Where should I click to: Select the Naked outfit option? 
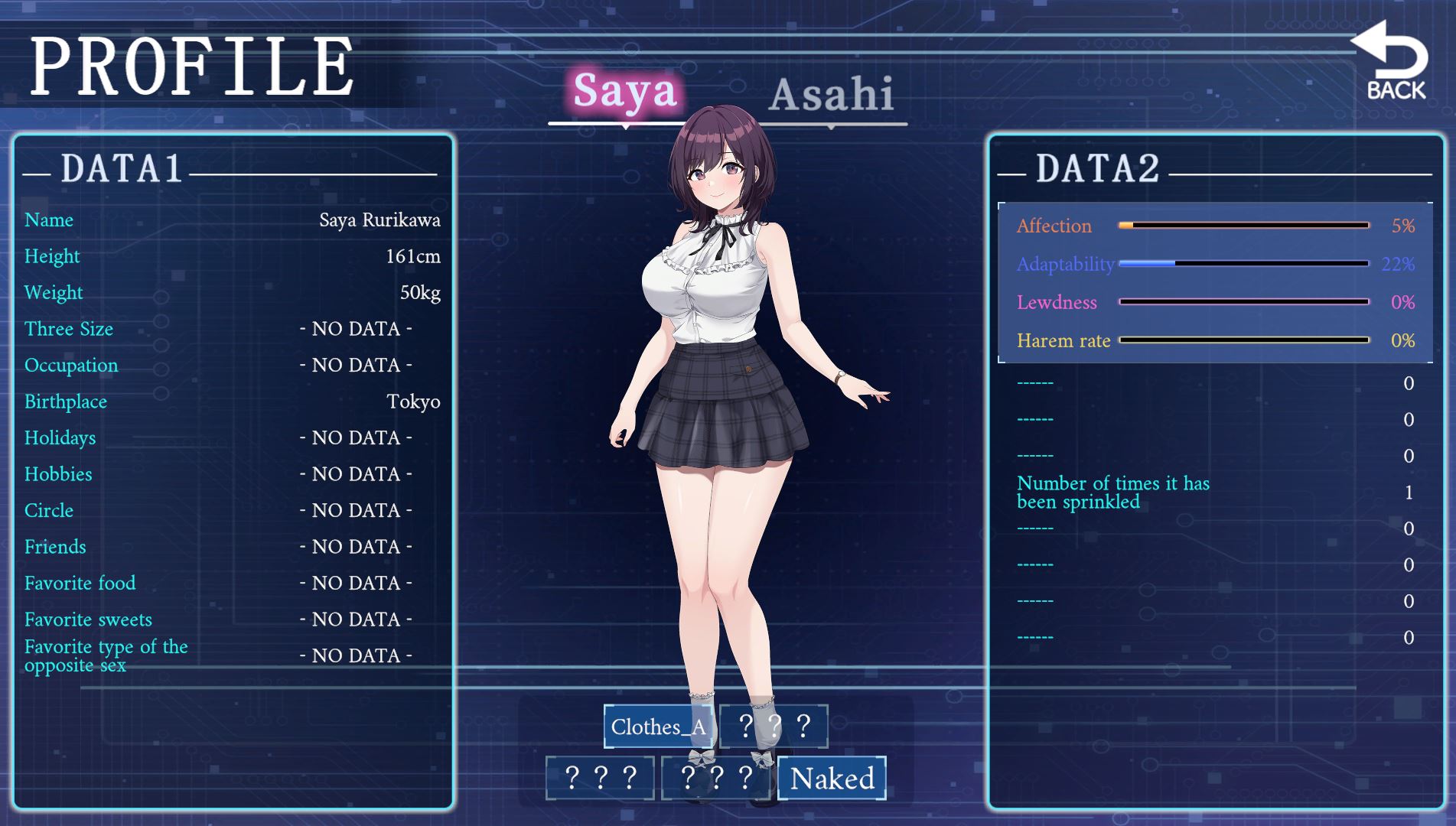[832, 779]
